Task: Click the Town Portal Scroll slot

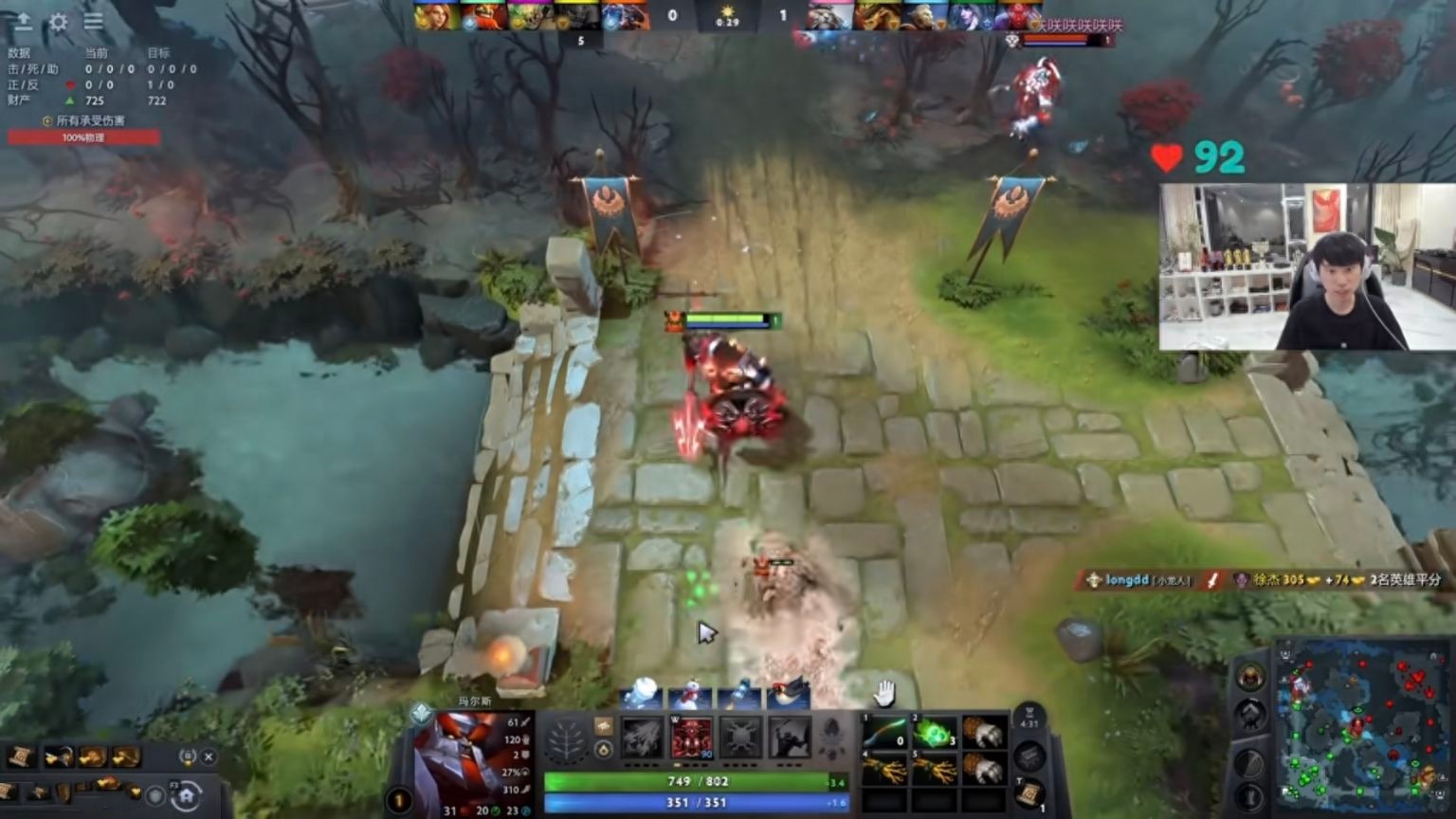Action: 1030,794
